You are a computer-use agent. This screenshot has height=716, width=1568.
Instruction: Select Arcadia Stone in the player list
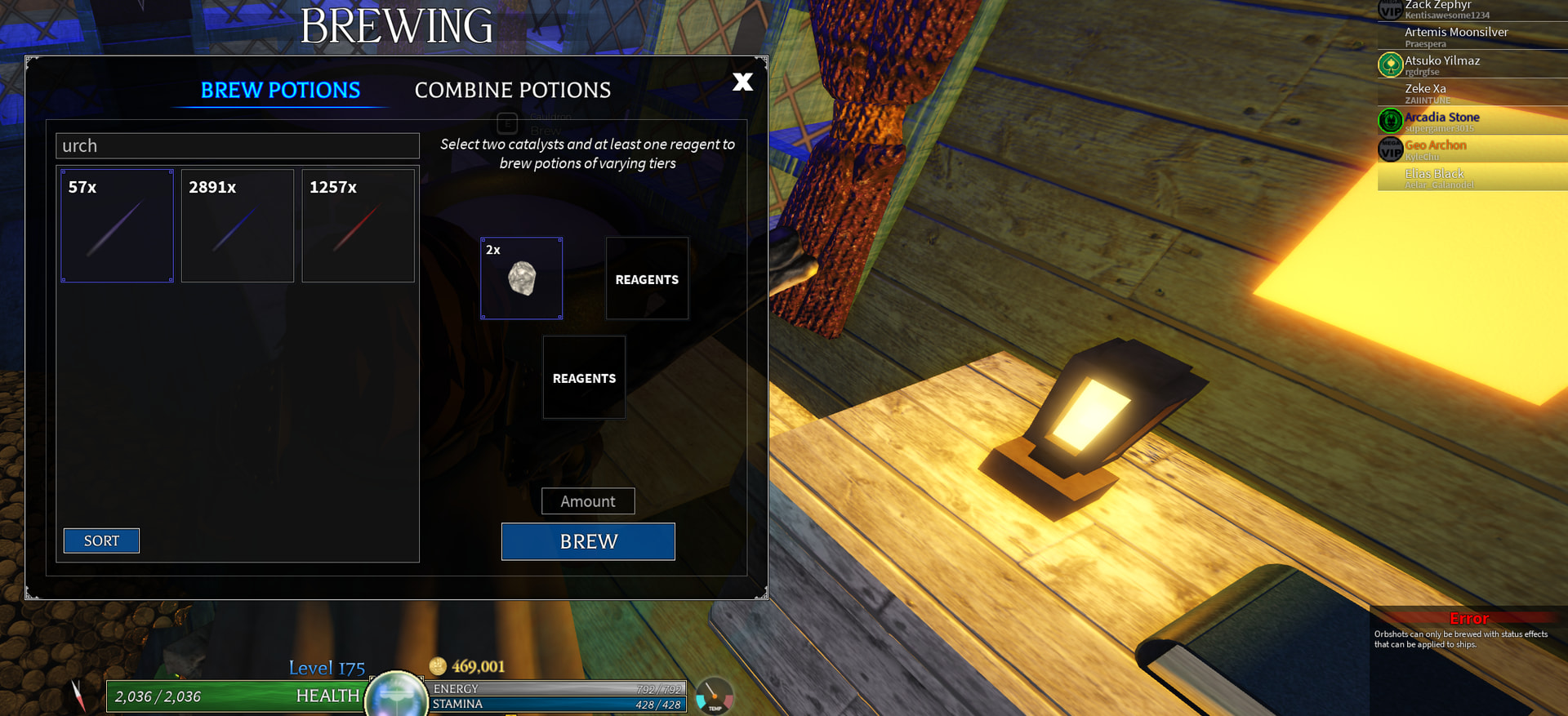(x=1442, y=121)
